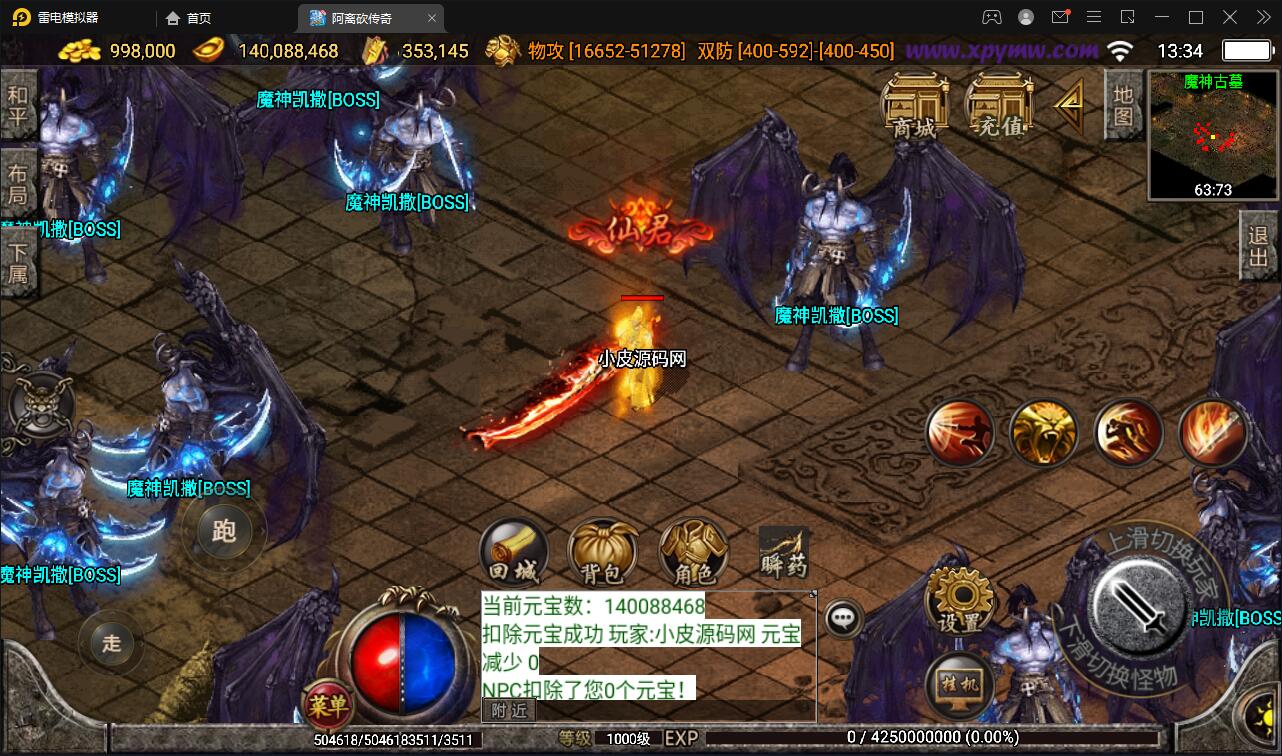Start 挂机 auto-battle mode

coord(957,685)
